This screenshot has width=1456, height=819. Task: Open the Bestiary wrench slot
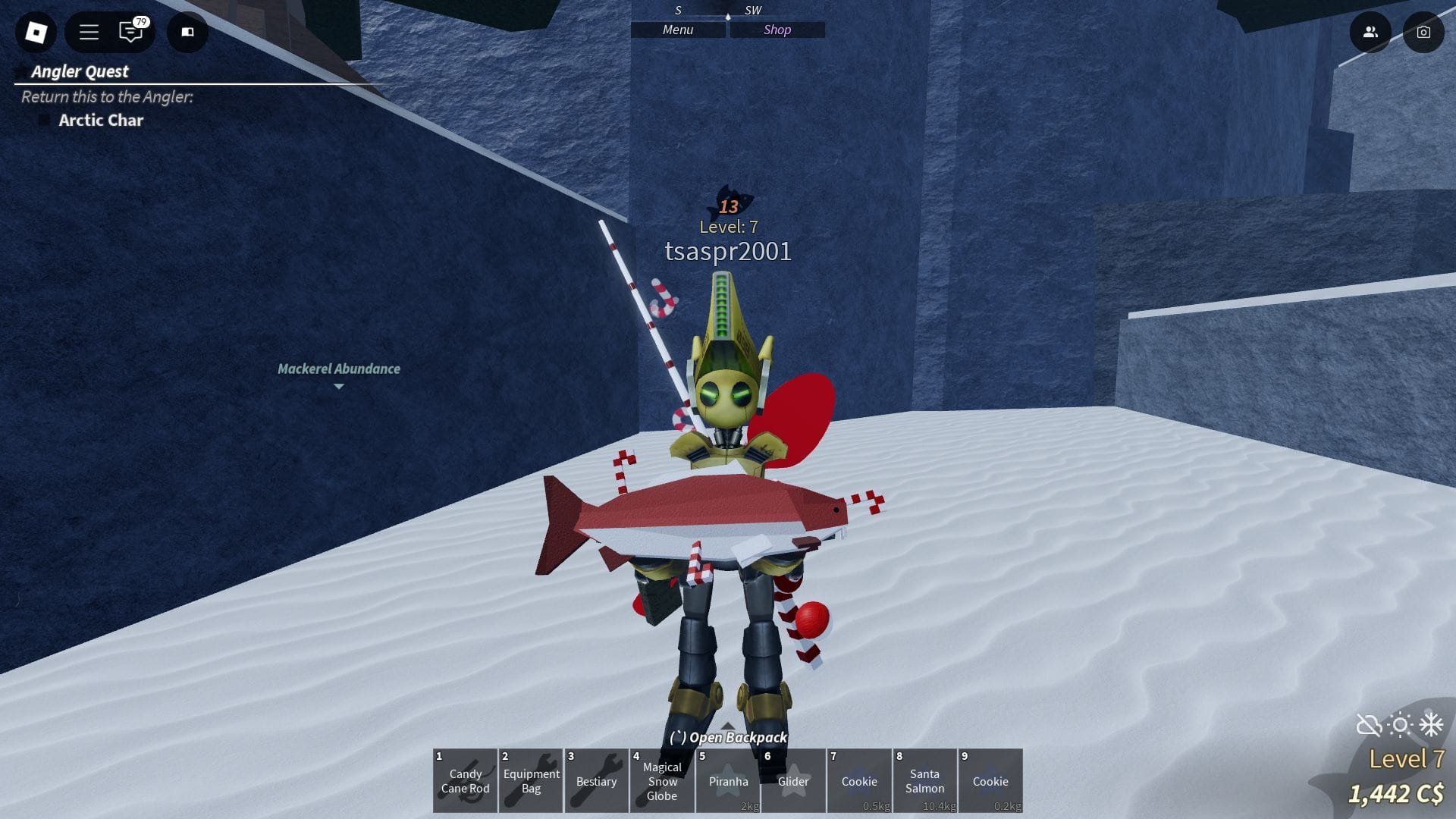[x=597, y=780]
